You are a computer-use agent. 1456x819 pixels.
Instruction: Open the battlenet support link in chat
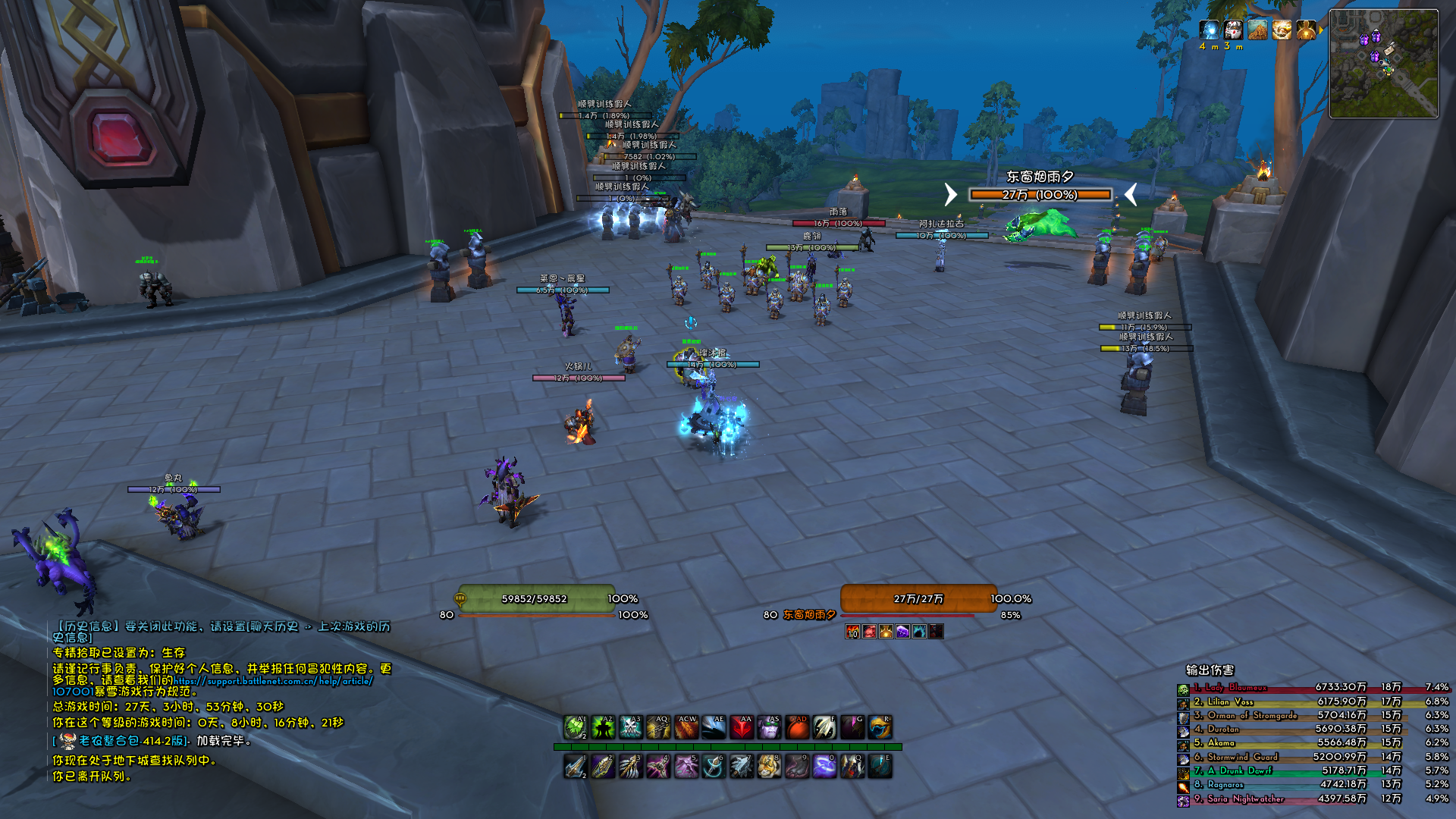(273, 681)
